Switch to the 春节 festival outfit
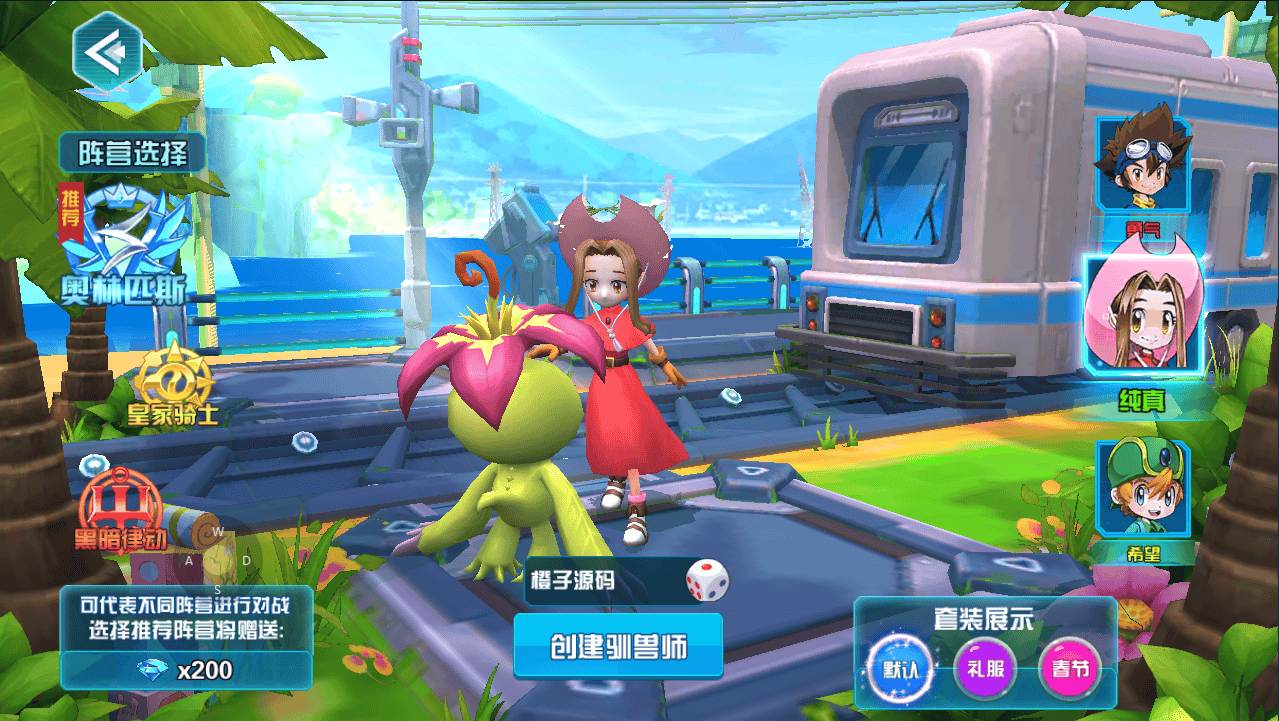Screen dimensions: 1279x721 point(1069,667)
